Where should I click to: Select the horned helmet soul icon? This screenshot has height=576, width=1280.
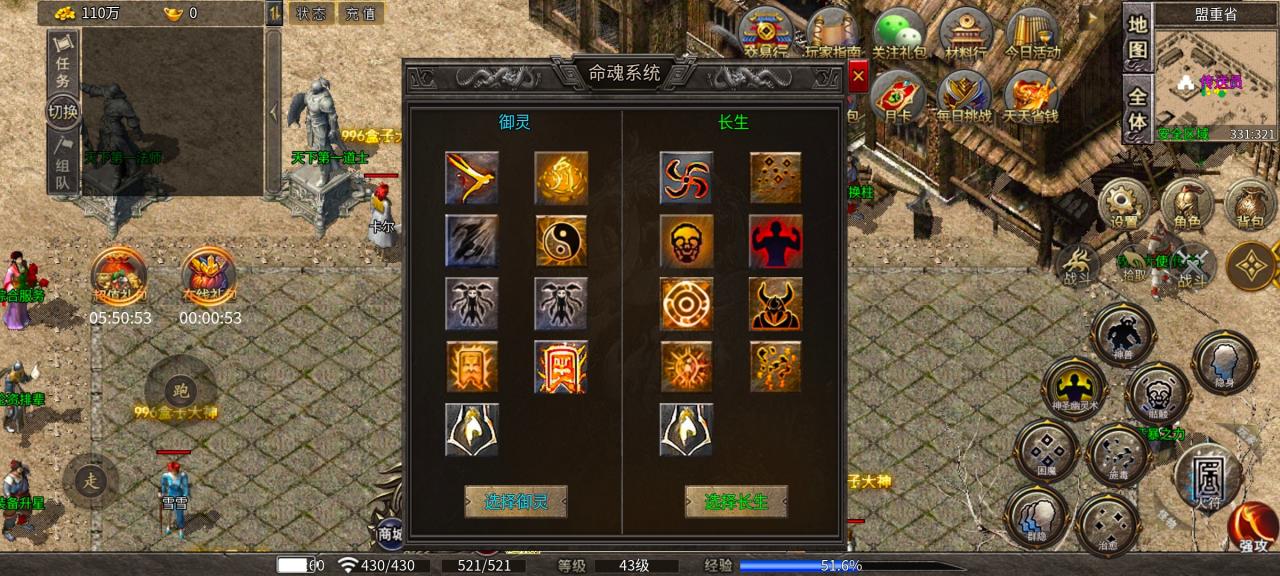tap(776, 304)
